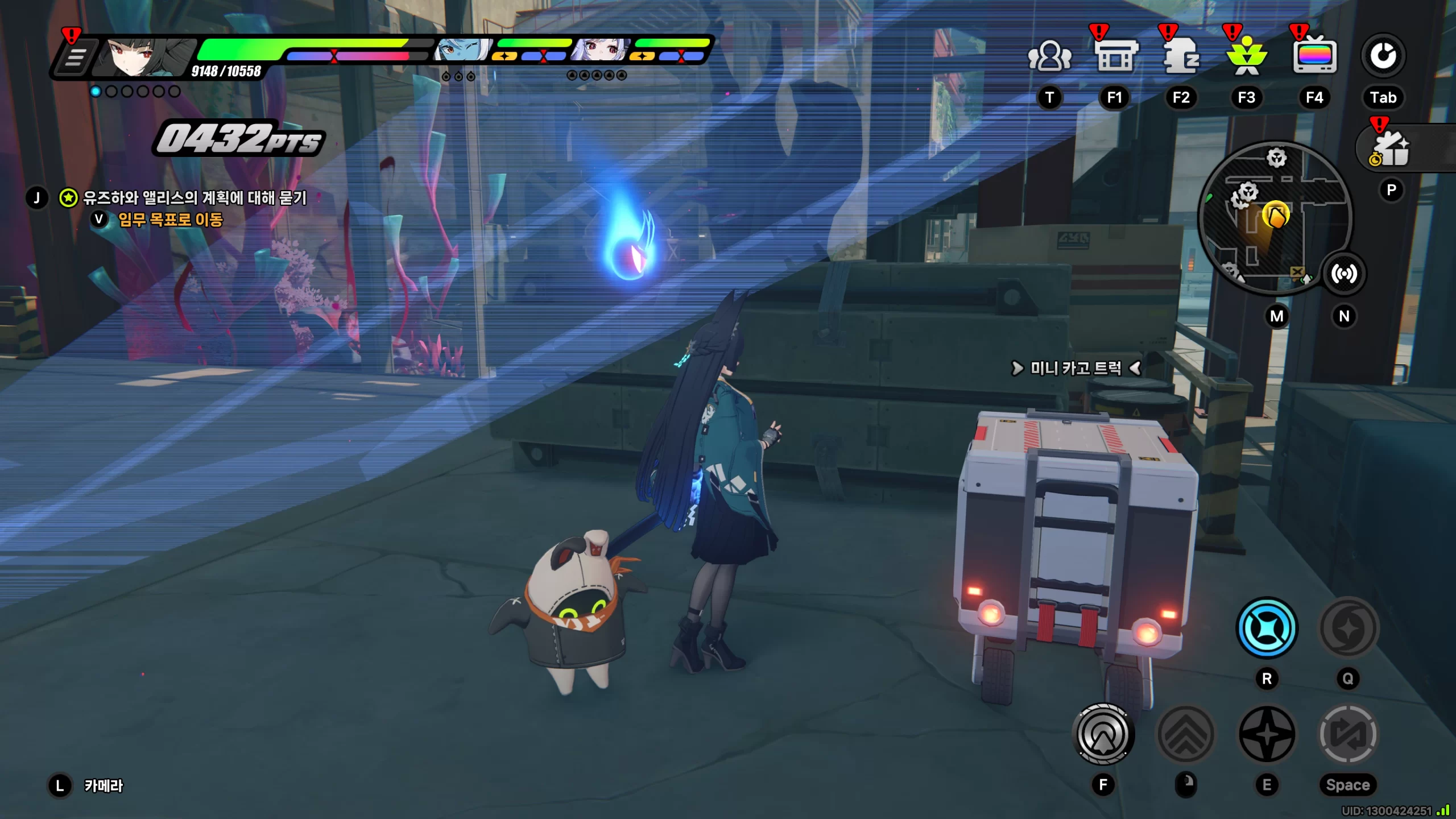Open the sleeping figure icon

(1181, 57)
